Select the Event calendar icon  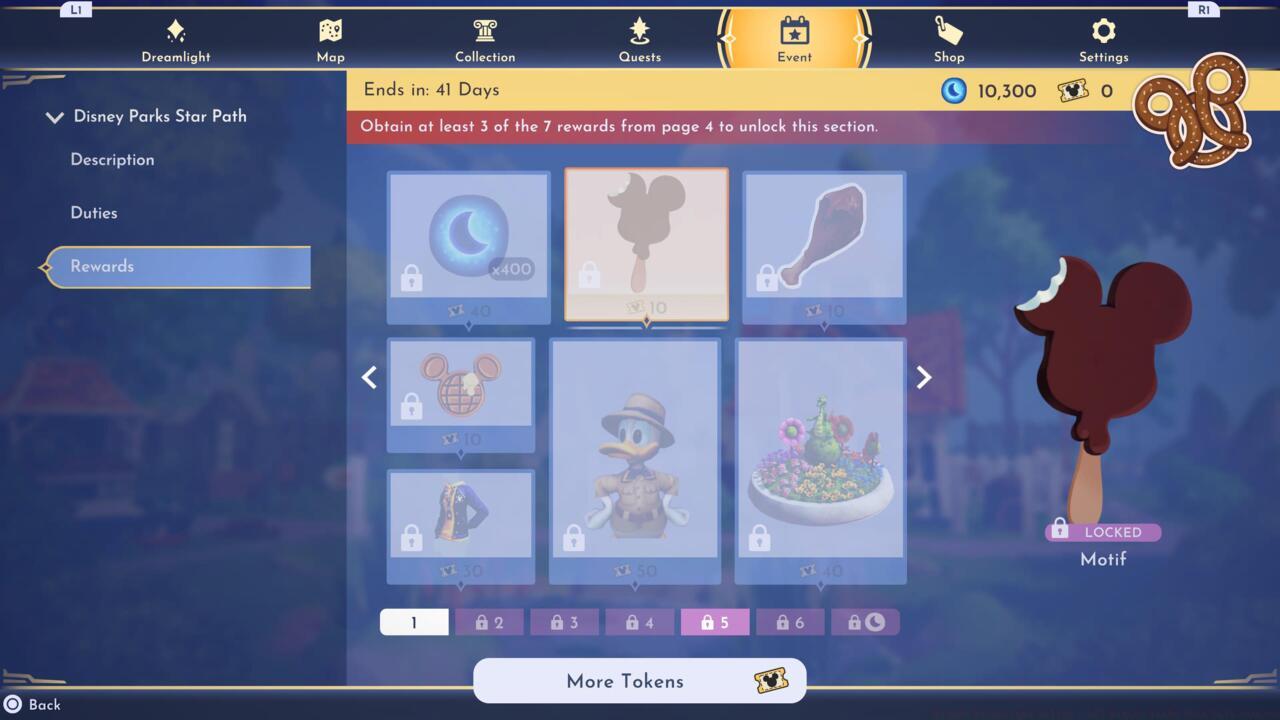[x=793, y=32]
